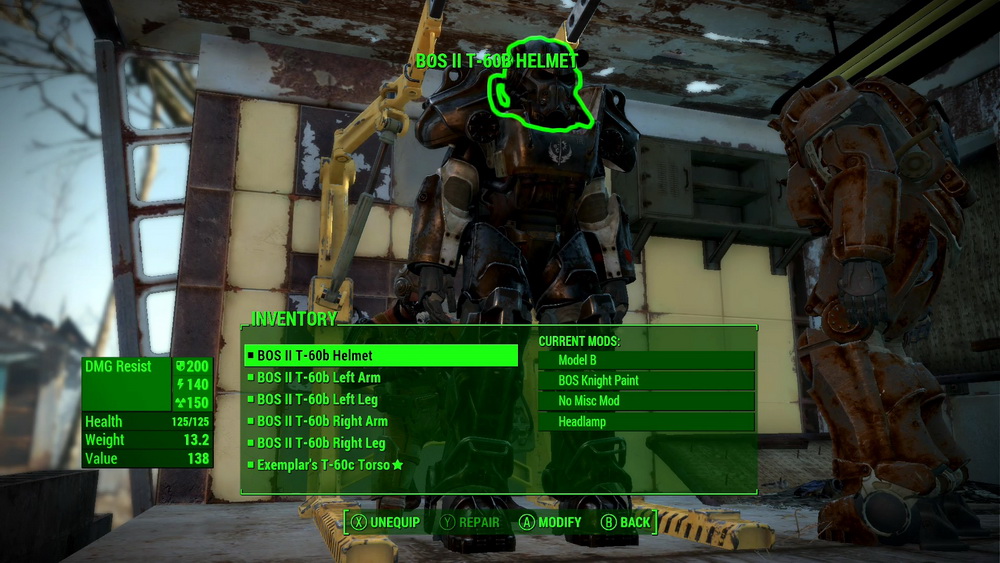Select the BOS Knight Paint mod
Image resolution: width=1000 pixels, height=563 pixels.
[646, 381]
